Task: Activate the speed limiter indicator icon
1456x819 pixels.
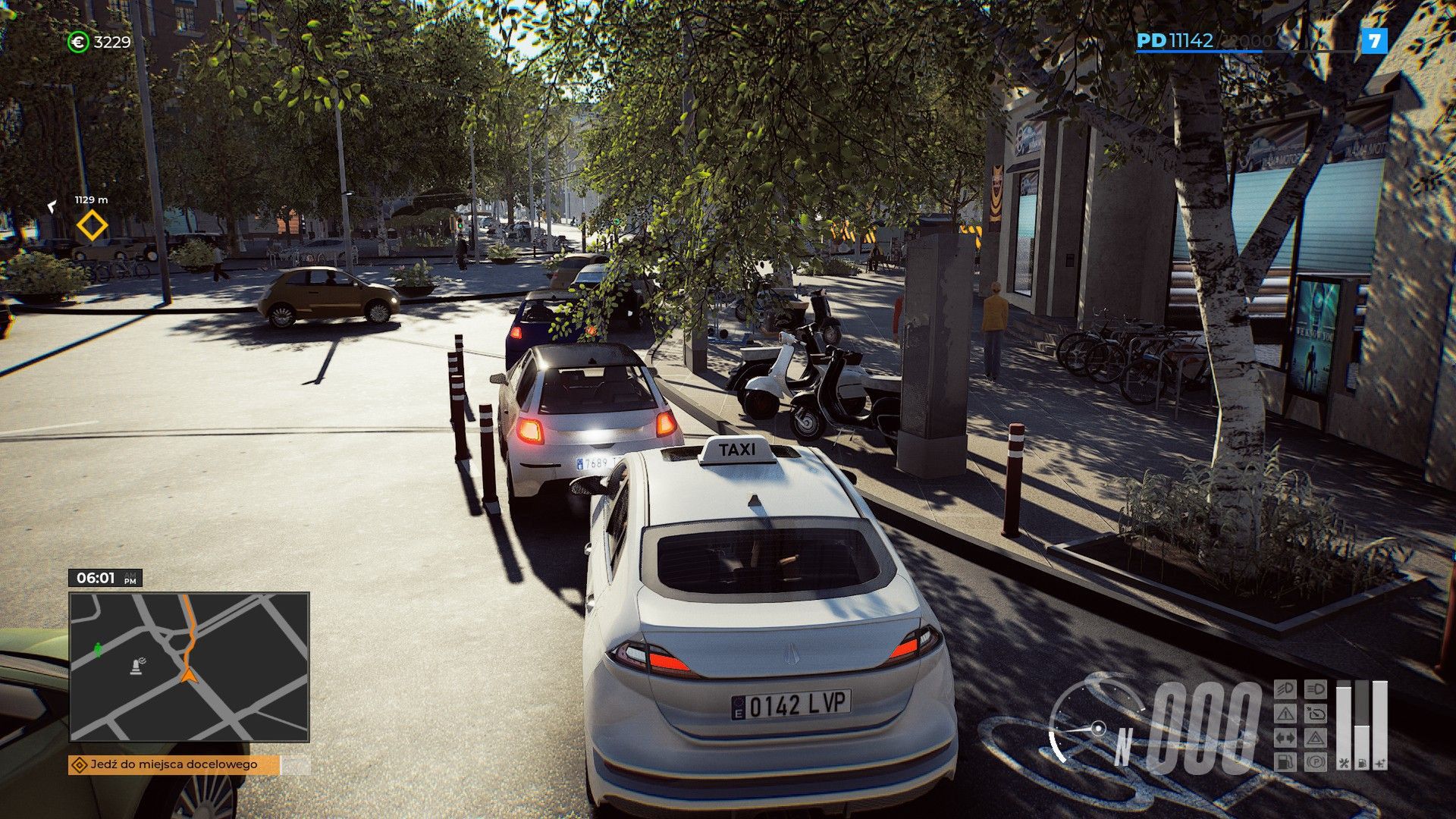Action: coord(1316,714)
